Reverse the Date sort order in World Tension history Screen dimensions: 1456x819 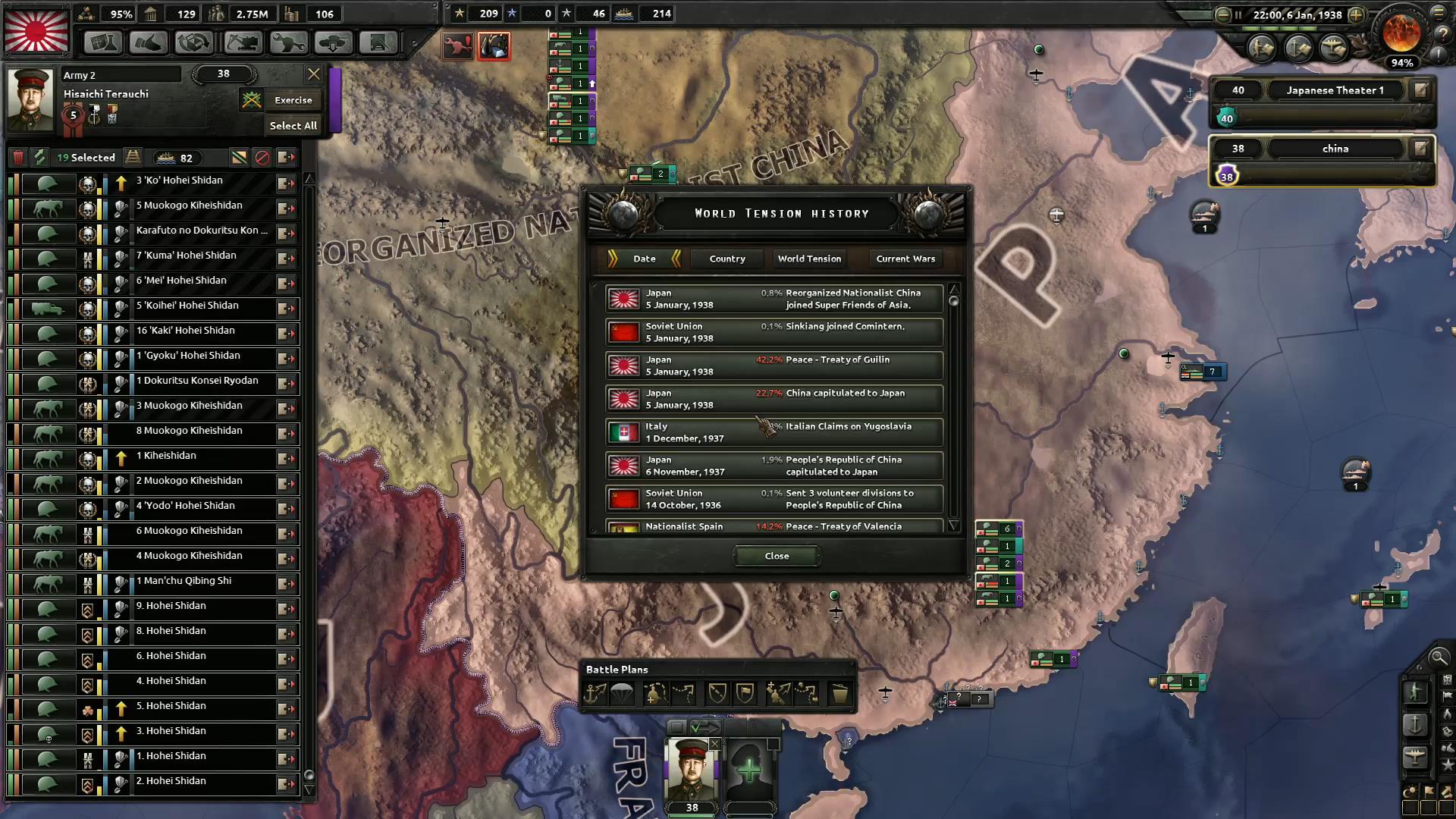click(678, 259)
